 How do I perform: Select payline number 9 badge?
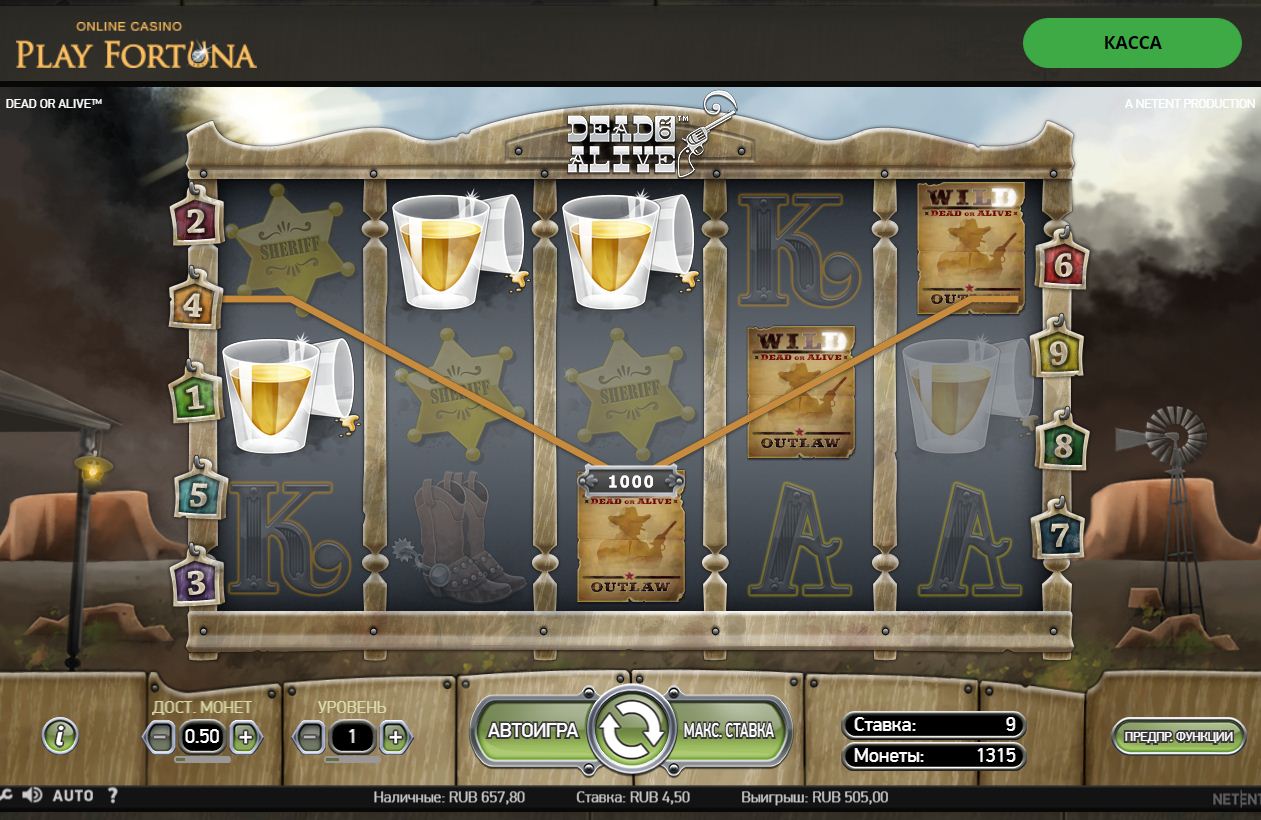(1060, 353)
